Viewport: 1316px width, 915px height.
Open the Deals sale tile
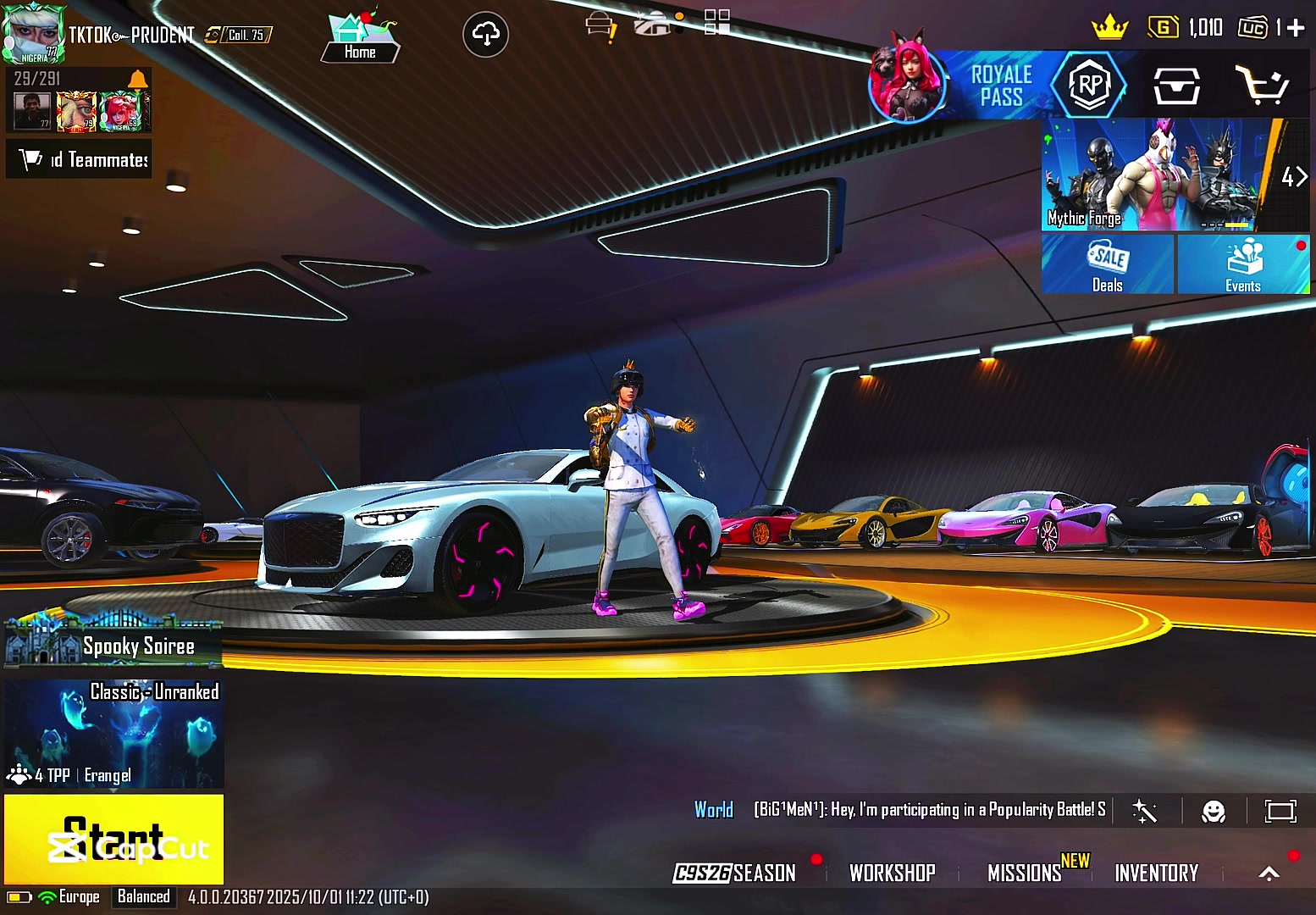(x=1107, y=265)
